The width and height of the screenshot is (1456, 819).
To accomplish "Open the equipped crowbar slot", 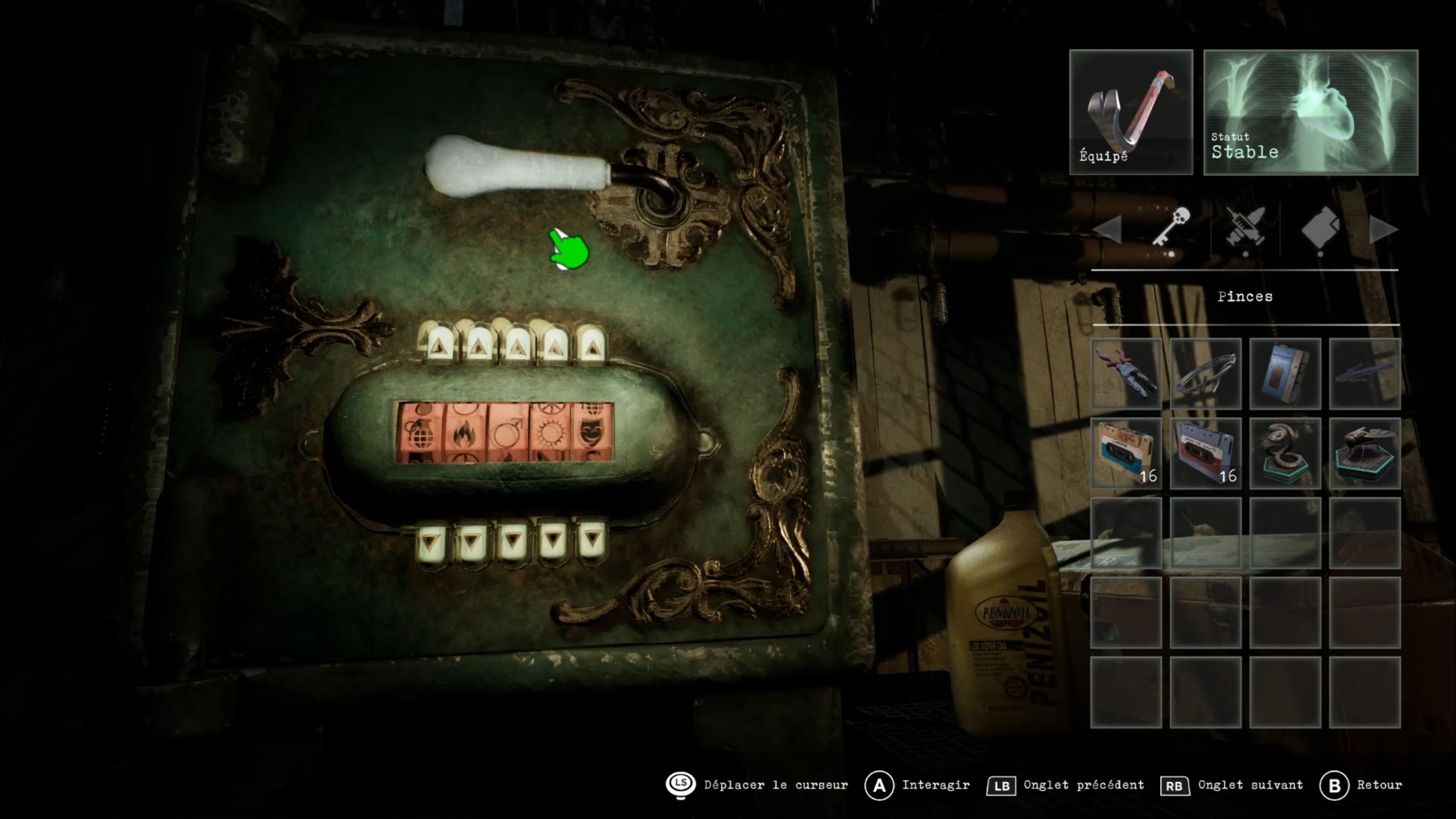I will click(1131, 112).
